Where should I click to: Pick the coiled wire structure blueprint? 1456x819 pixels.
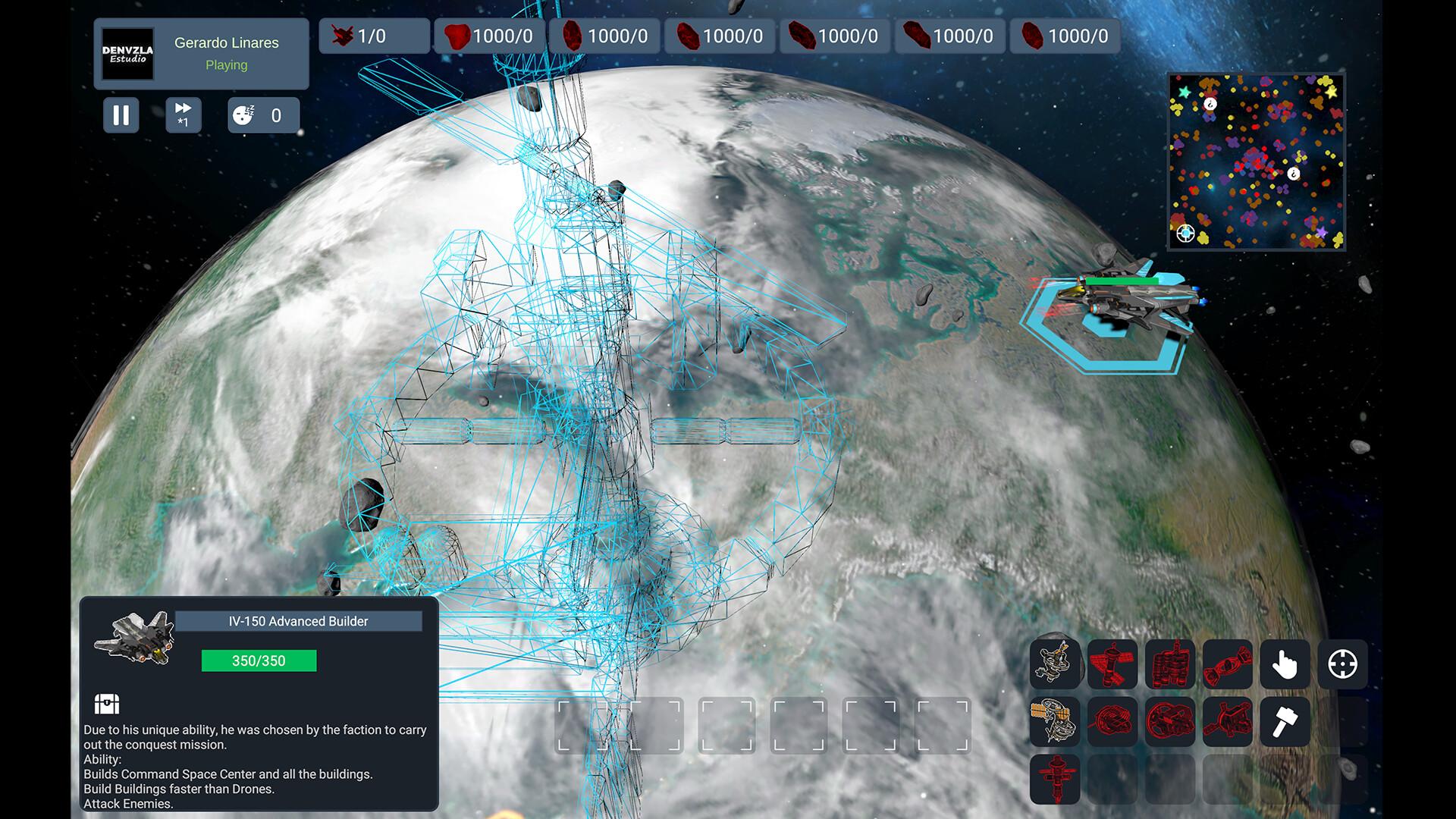[1112, 723]
